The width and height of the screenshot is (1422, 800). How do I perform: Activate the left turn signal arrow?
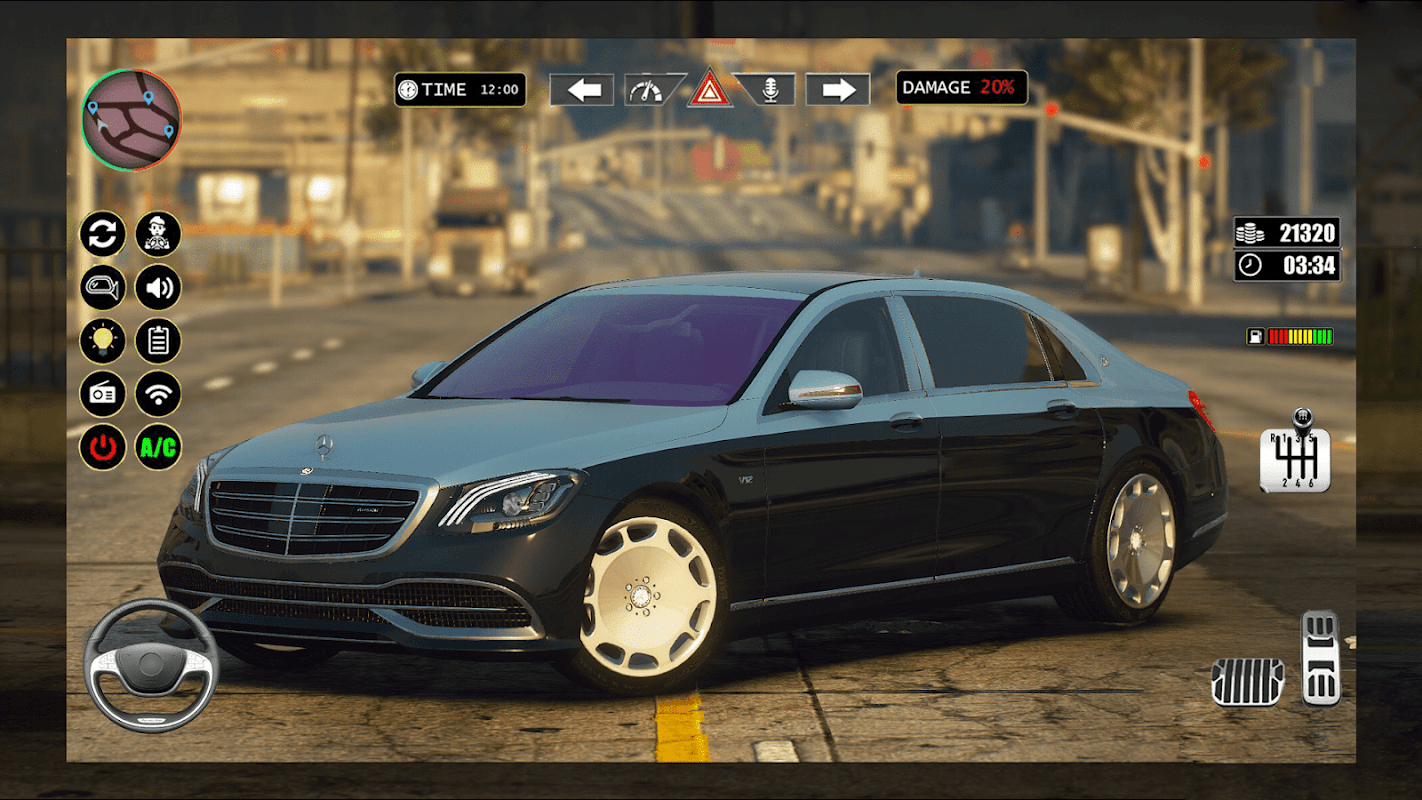click(582, 90)
